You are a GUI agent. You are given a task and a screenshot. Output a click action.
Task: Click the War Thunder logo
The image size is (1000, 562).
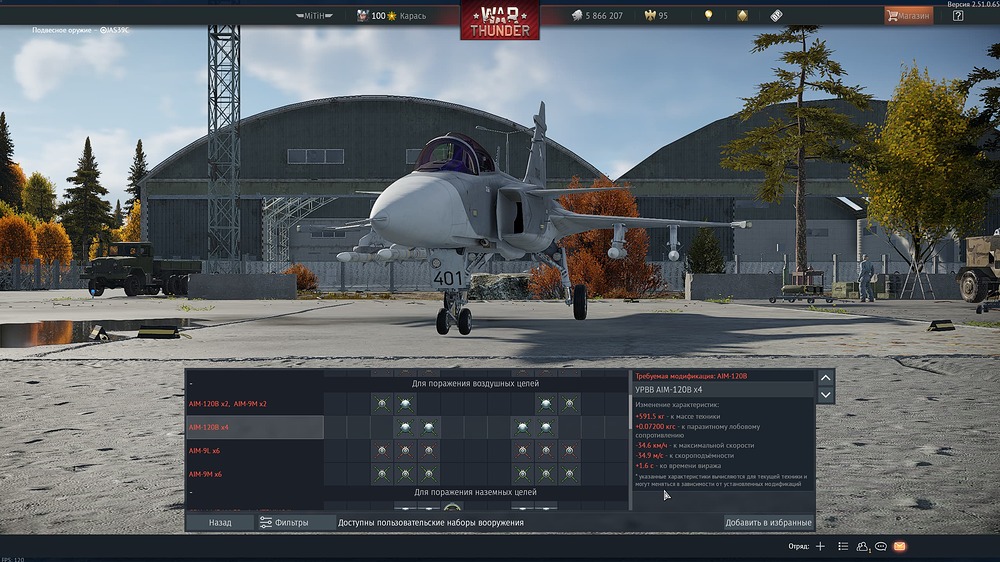click(x=500, y=20)
